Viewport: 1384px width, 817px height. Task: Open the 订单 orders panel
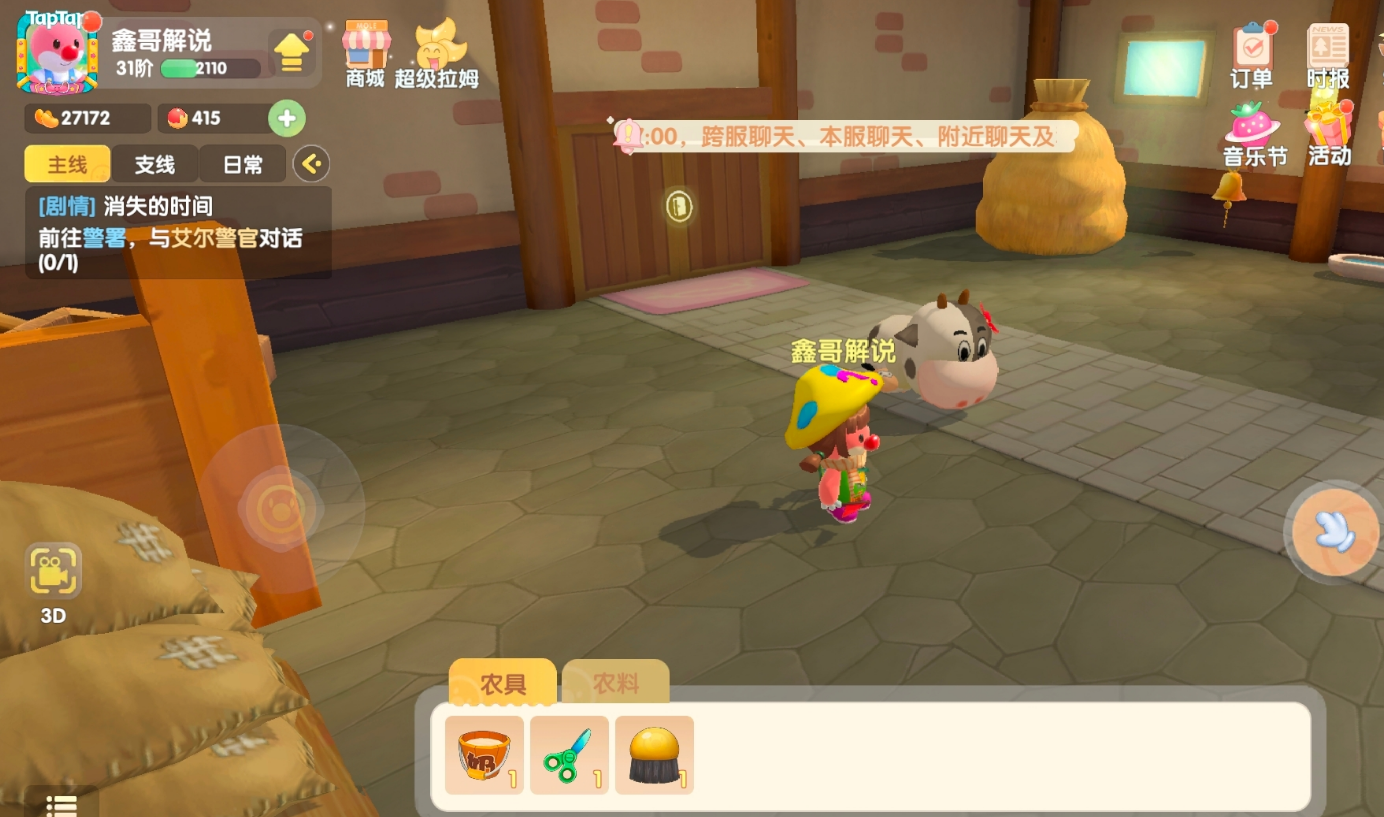tap(1252, 57)
